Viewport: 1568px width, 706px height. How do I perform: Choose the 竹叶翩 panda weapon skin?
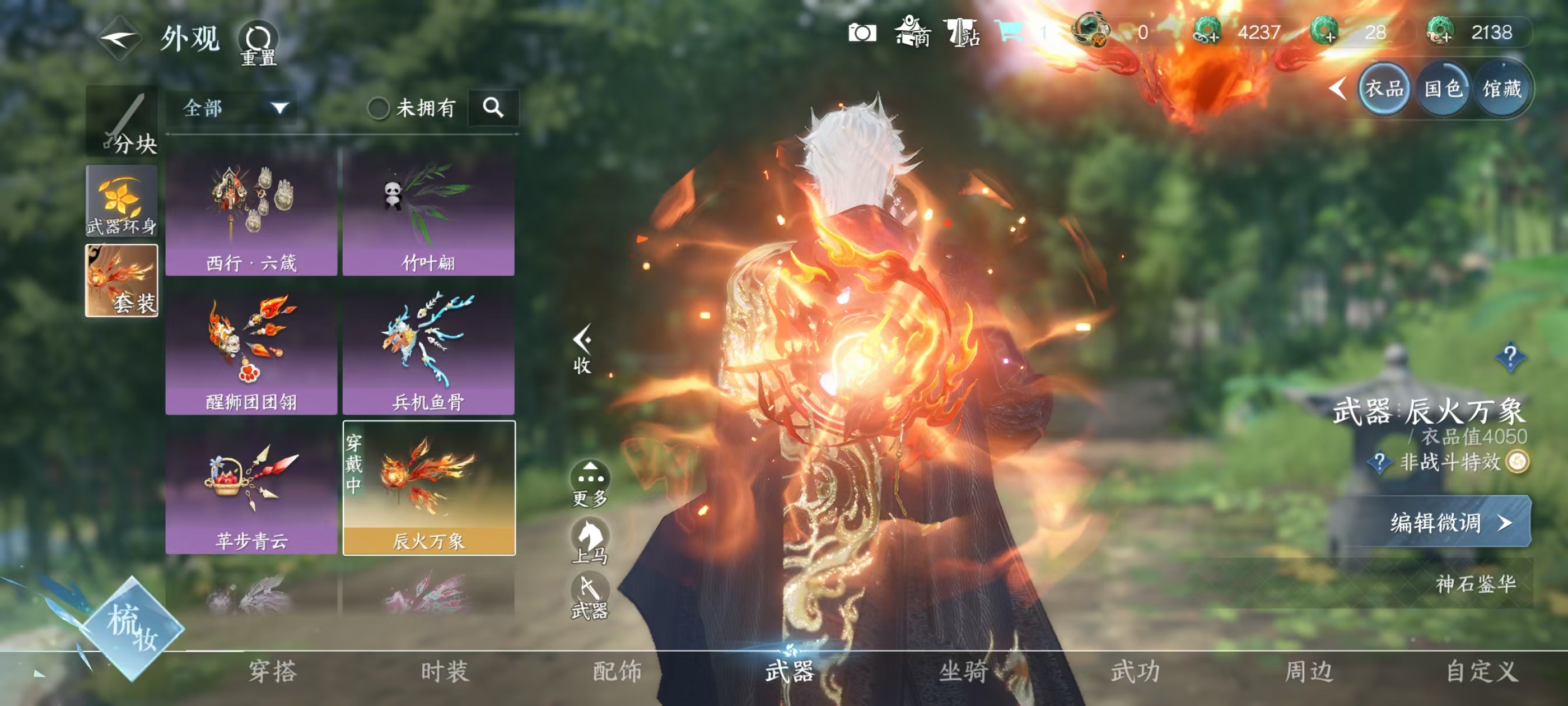click(428, 213)
